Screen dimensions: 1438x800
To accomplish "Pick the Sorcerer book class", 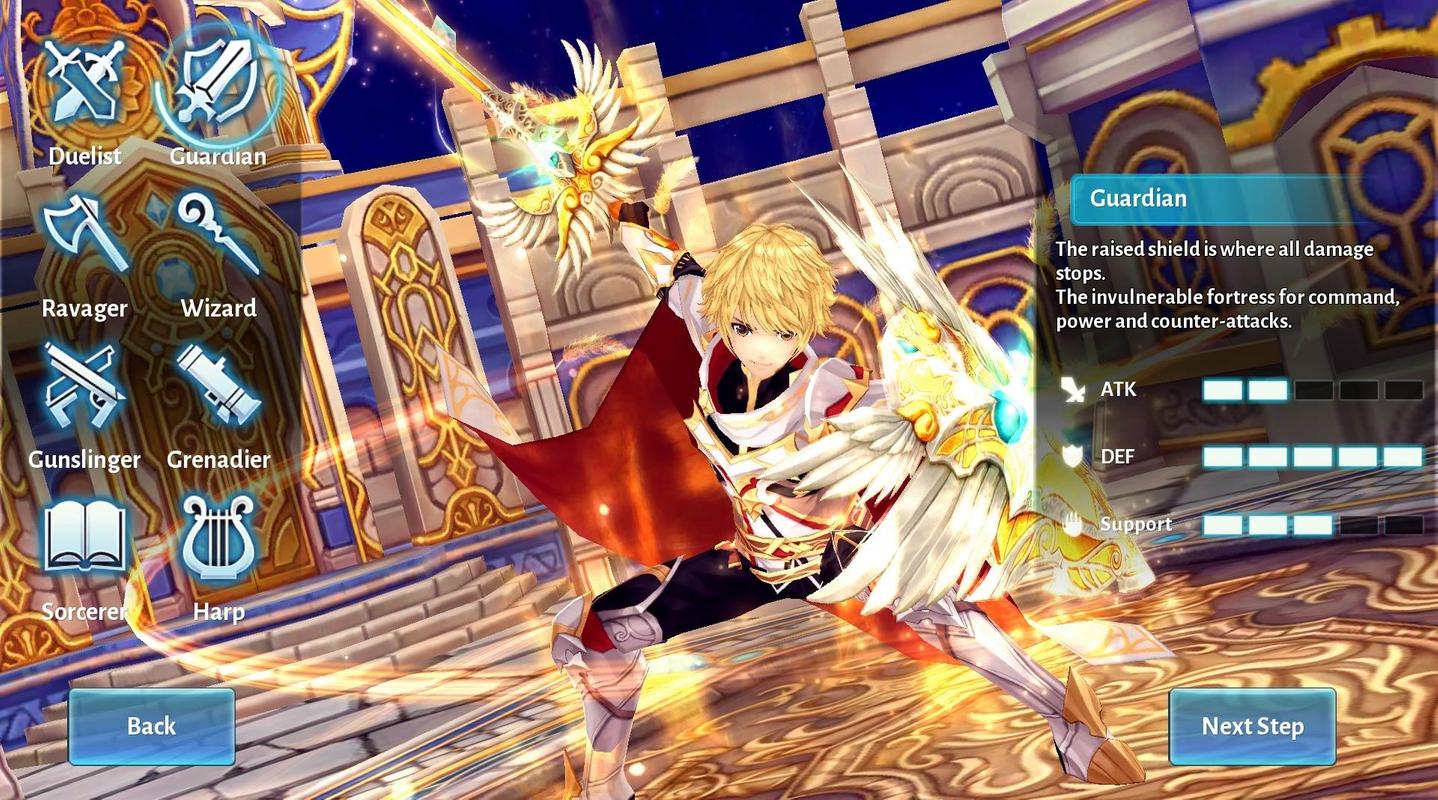I will (x=84, y=541).
